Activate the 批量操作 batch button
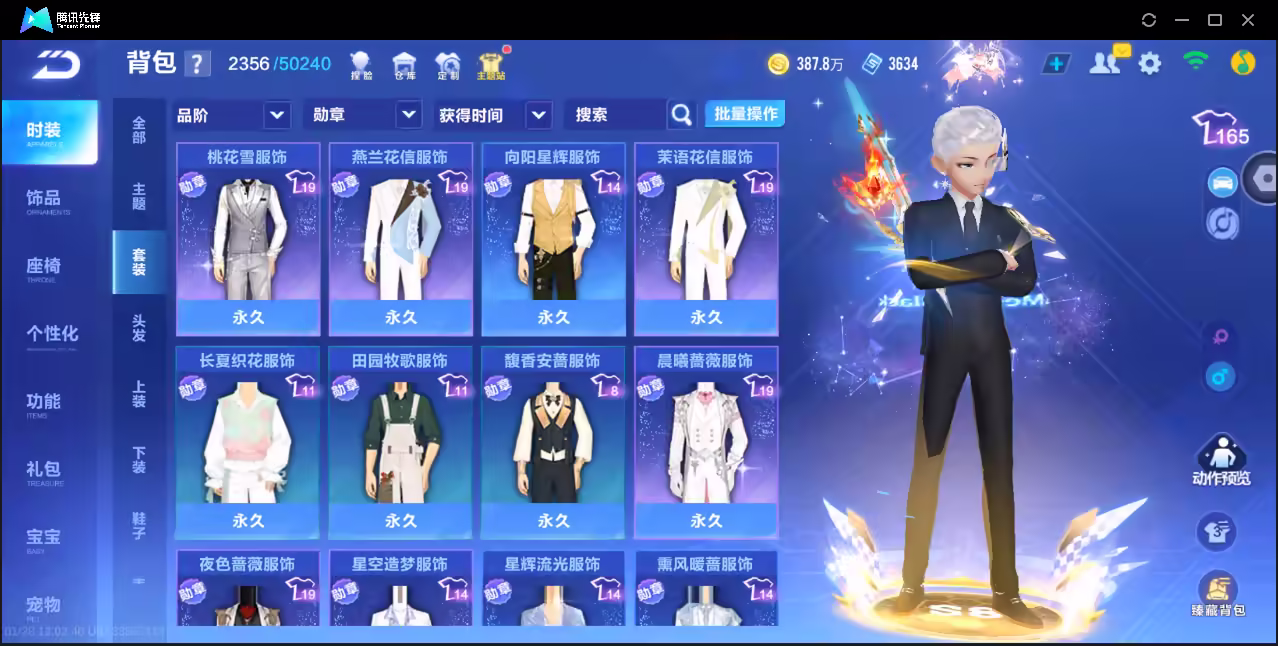The height and width of the screenshot is (646, 1278). pyautogui.click(x=745, y=114)
